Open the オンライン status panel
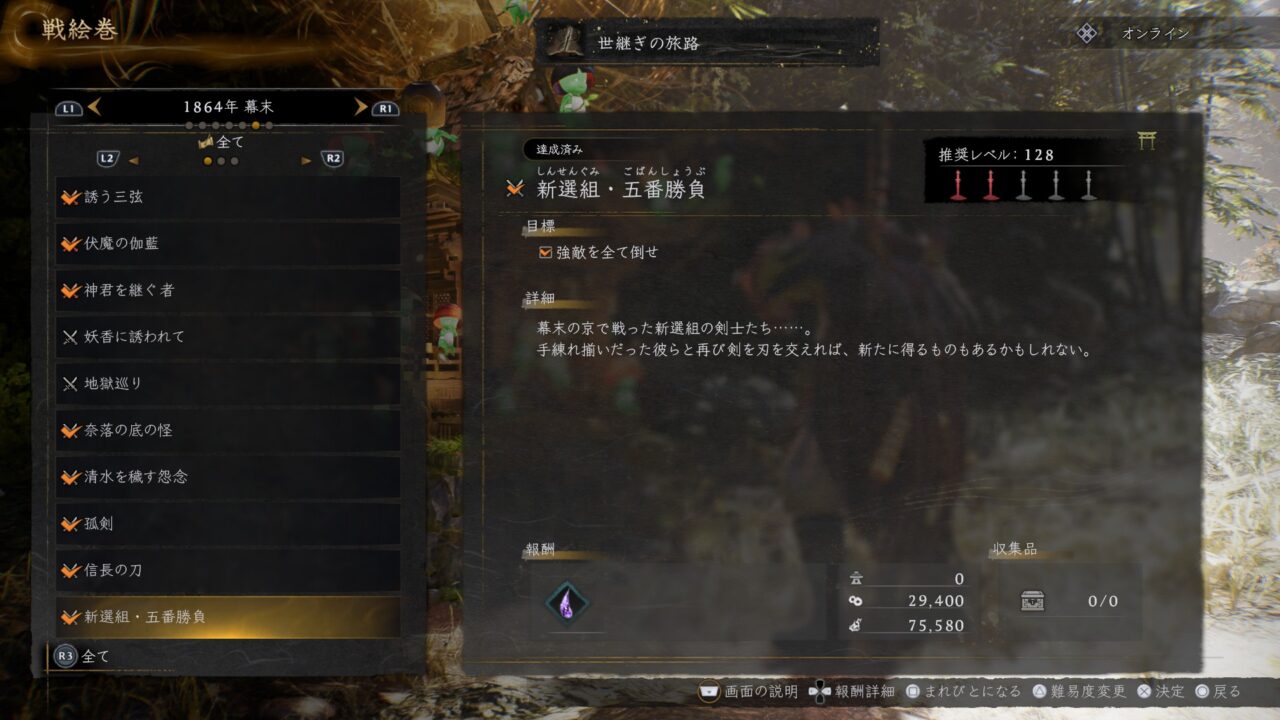 click(1138, 33)
